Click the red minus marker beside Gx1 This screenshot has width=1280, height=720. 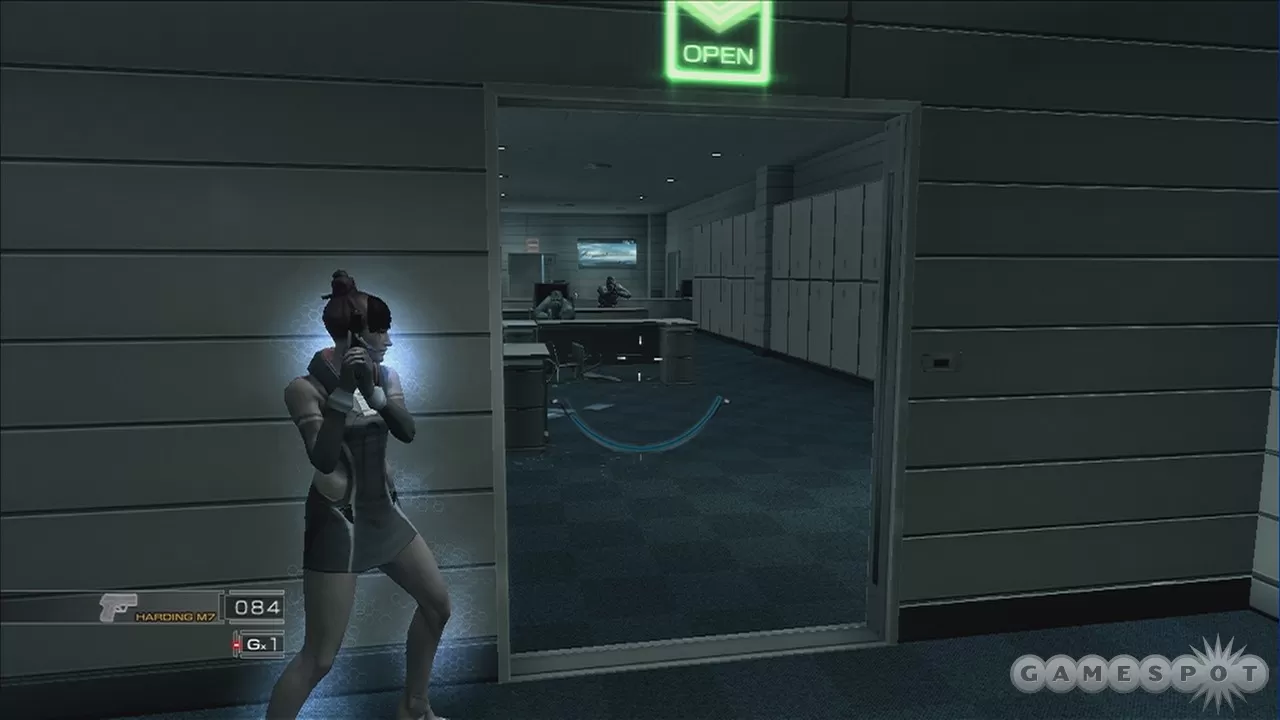[234, 646]
